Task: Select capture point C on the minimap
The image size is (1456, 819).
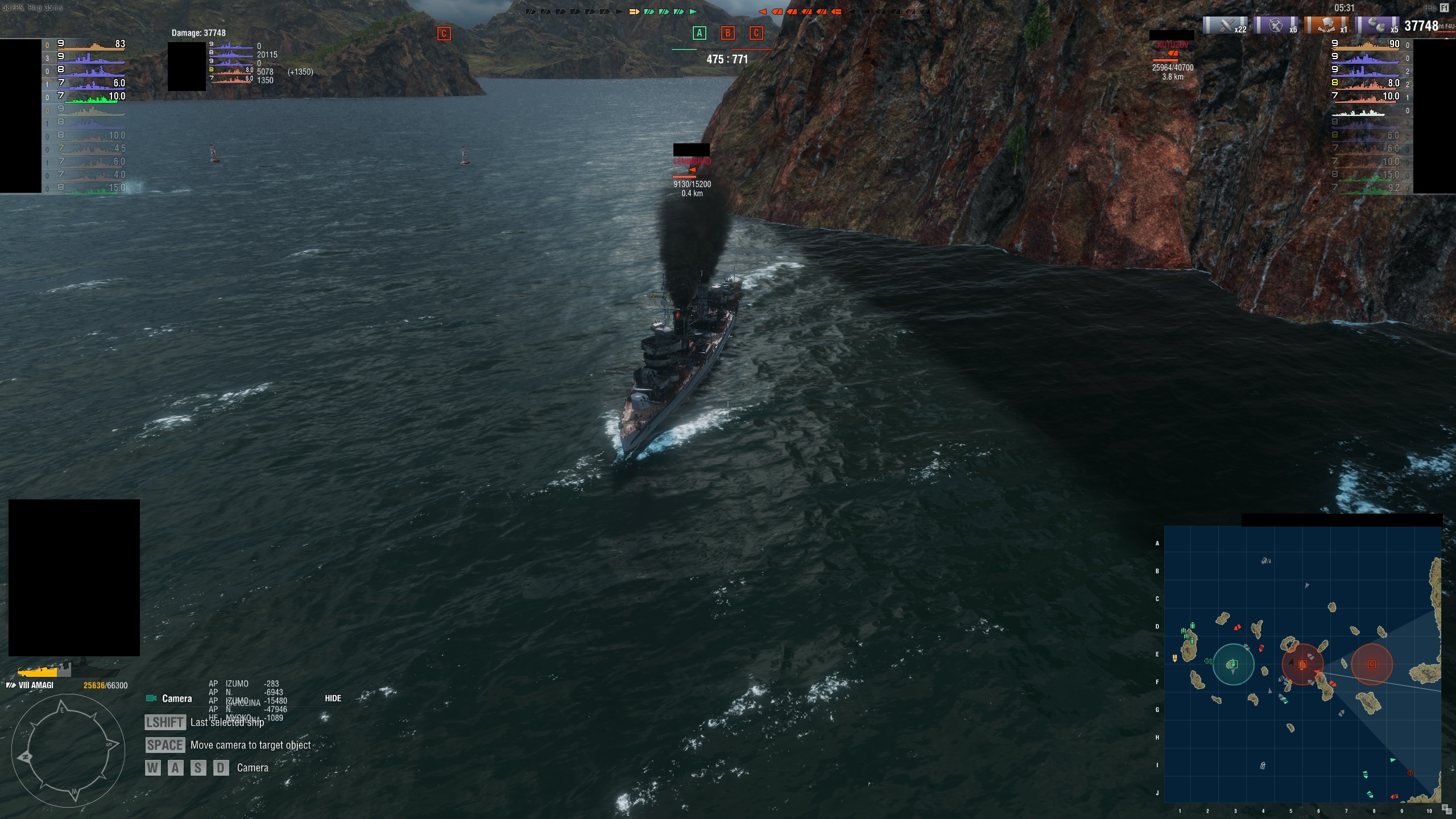Action: click(1371, 664)
